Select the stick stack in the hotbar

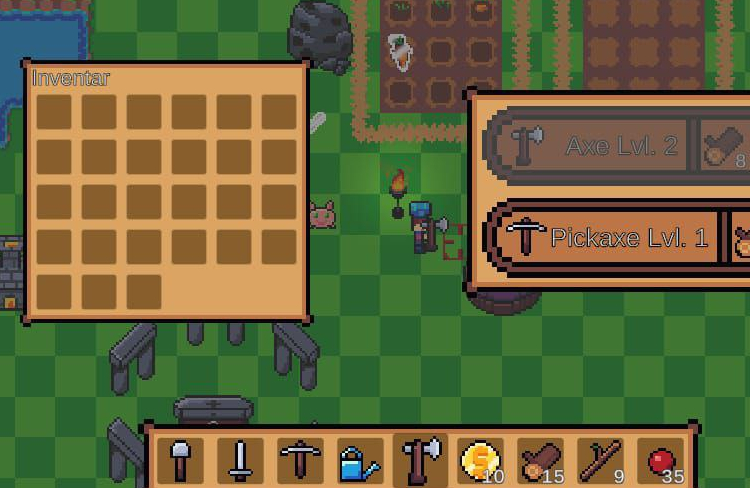(600, 461)
